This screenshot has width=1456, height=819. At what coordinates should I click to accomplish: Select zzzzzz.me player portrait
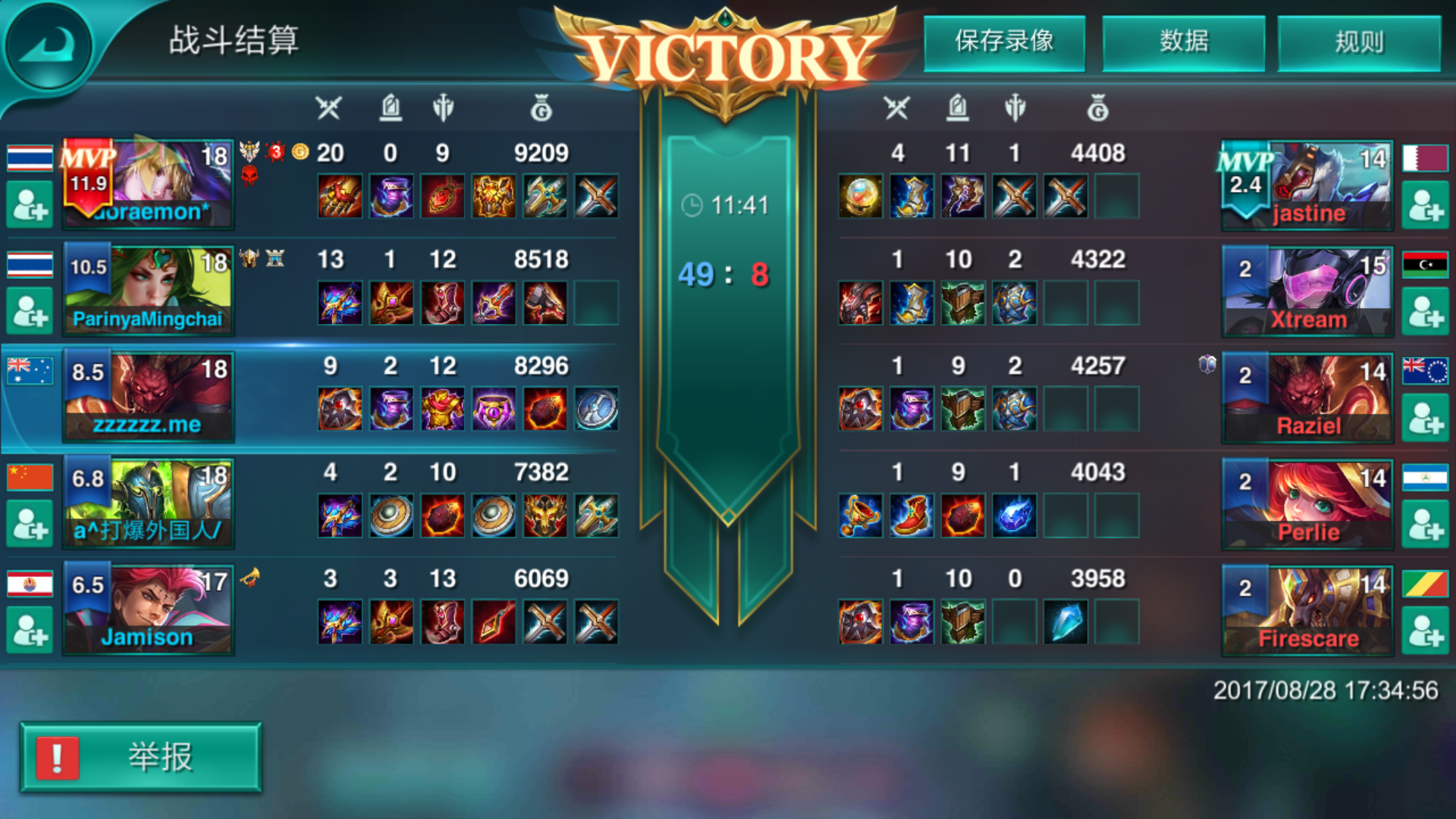[x=148, y=396]
